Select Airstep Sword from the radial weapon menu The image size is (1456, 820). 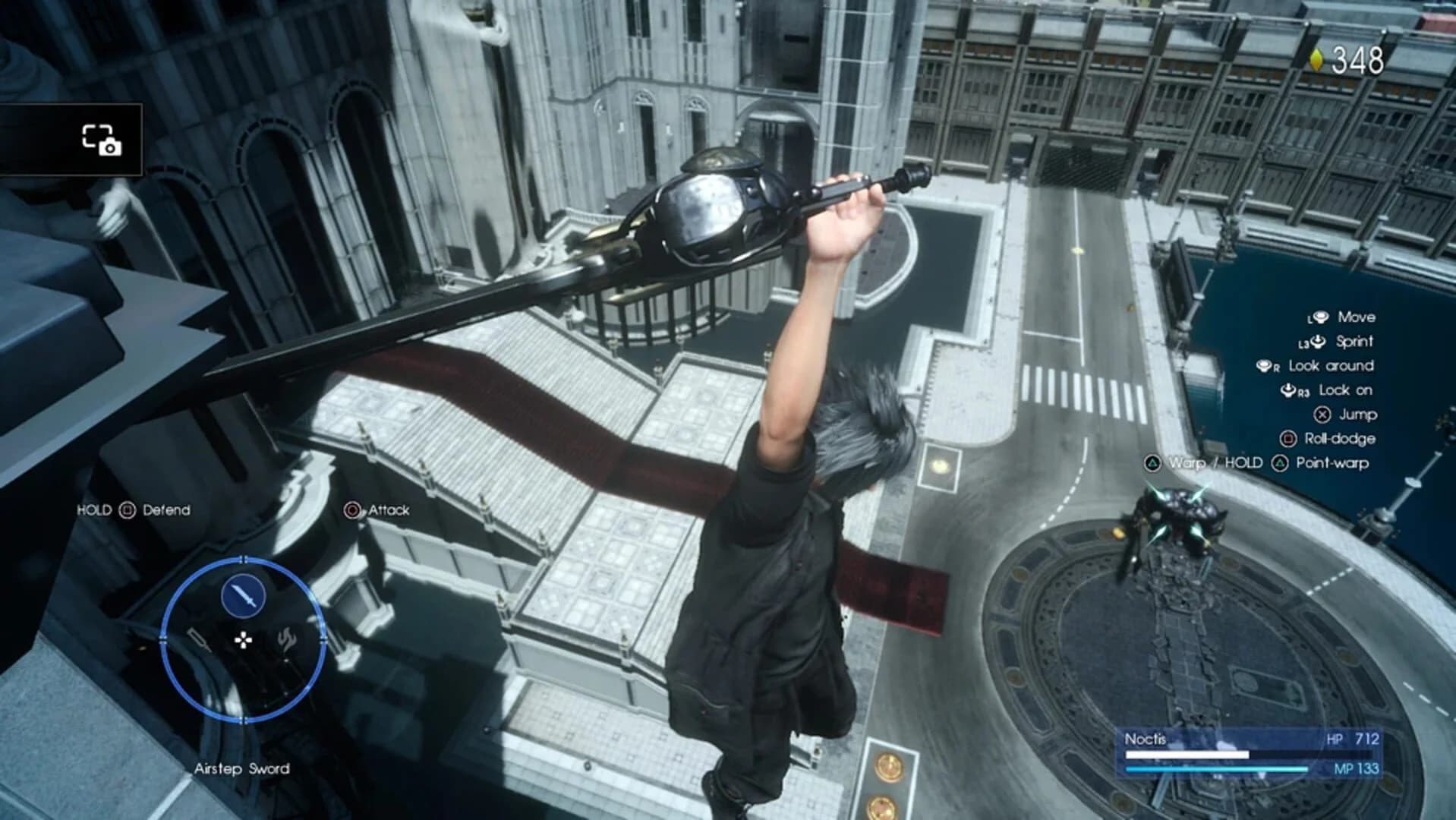(x=241, y=768)
